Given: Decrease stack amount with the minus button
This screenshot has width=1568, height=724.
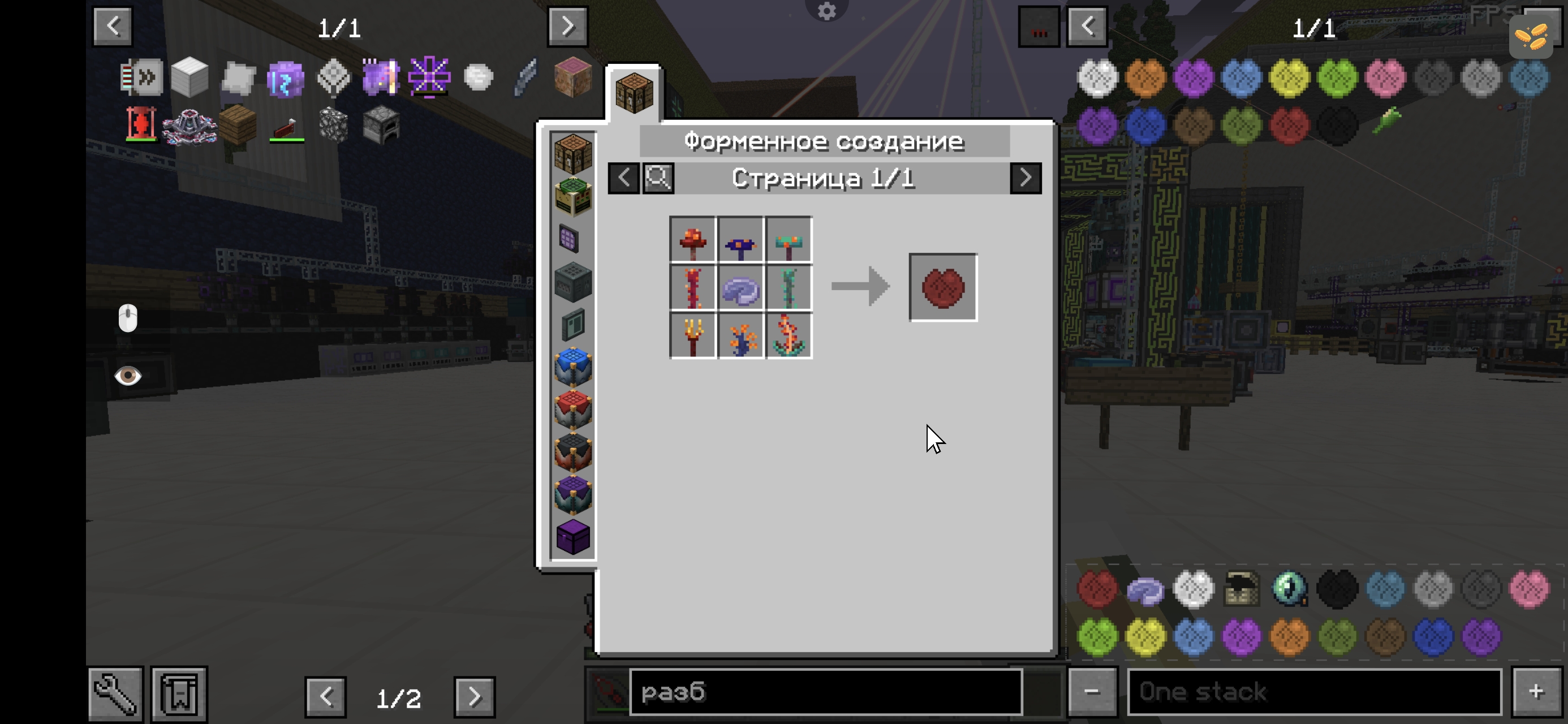Looking at the screenshot, I should coord(1092,692).
